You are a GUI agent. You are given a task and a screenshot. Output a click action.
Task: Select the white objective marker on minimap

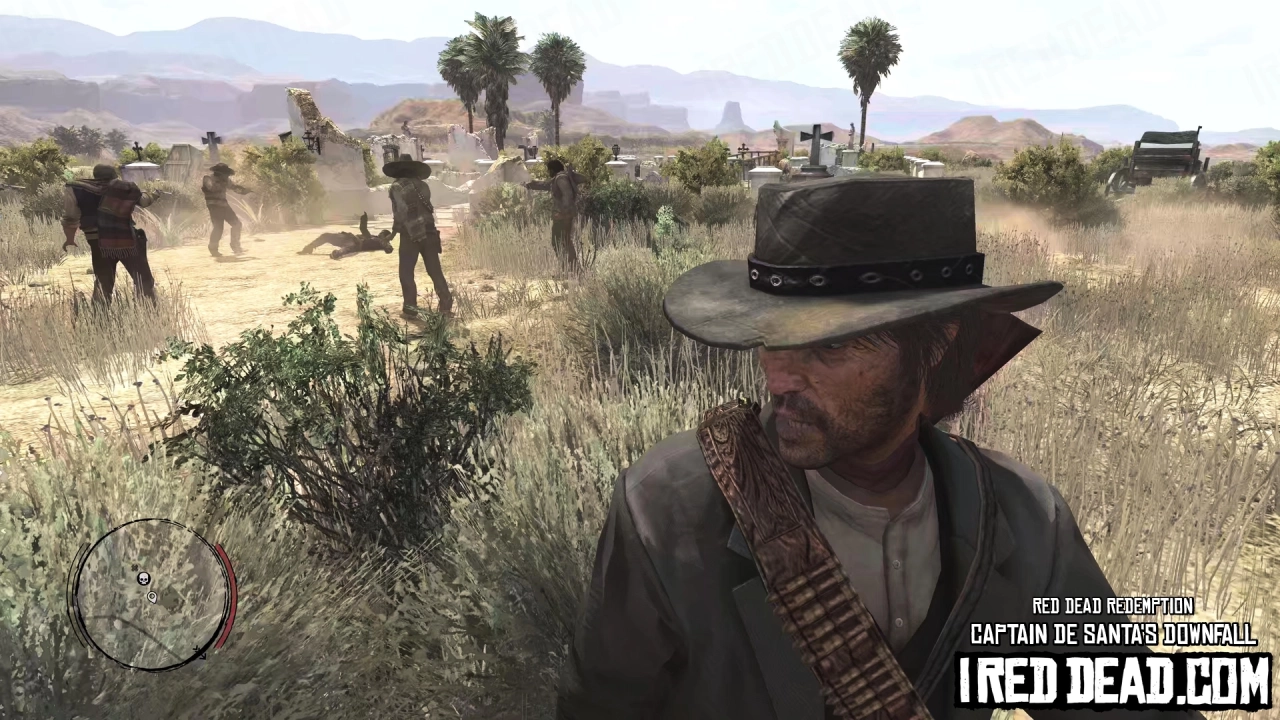151,597
